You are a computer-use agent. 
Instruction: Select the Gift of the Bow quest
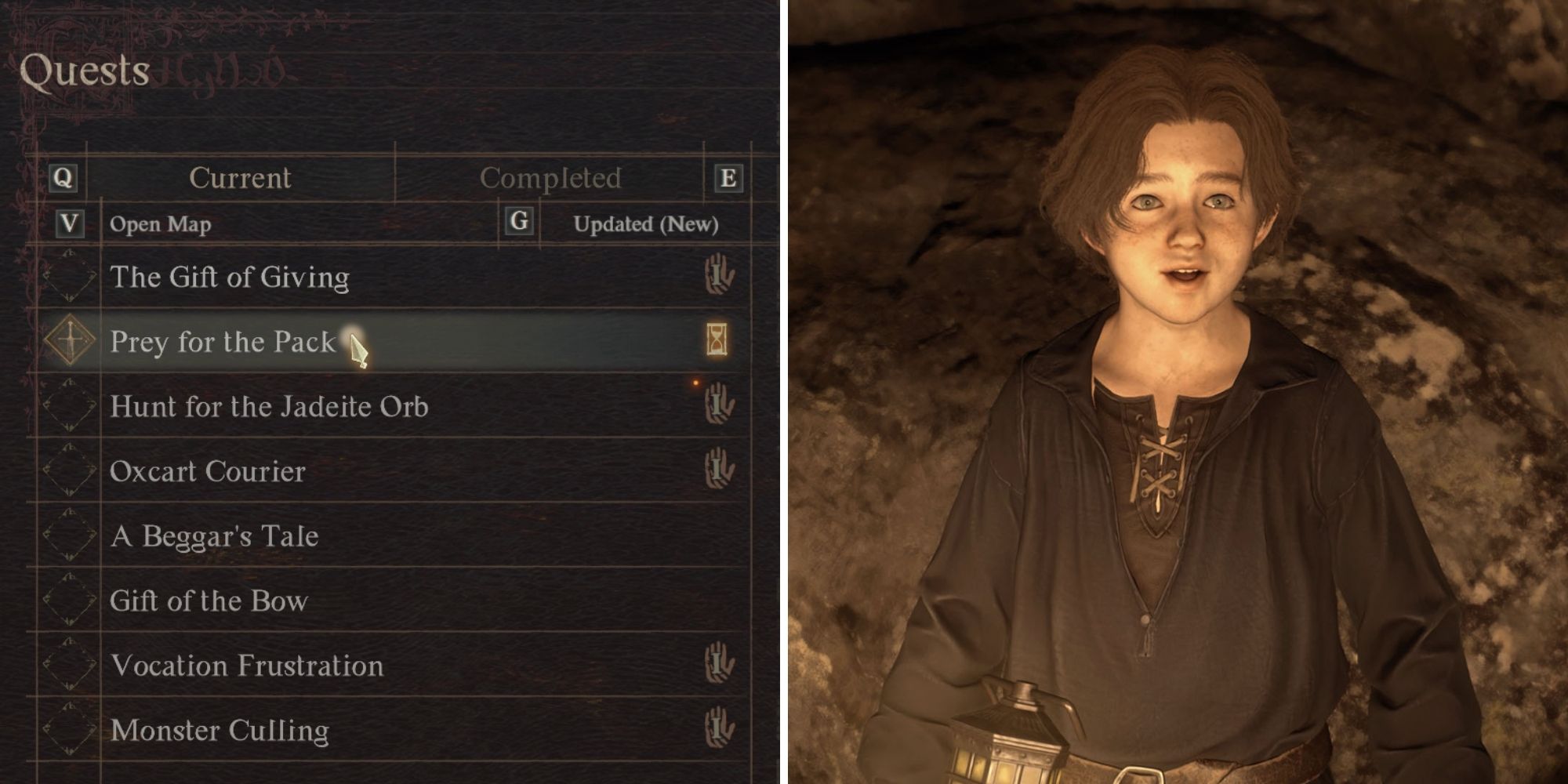(x=209, y=601)
